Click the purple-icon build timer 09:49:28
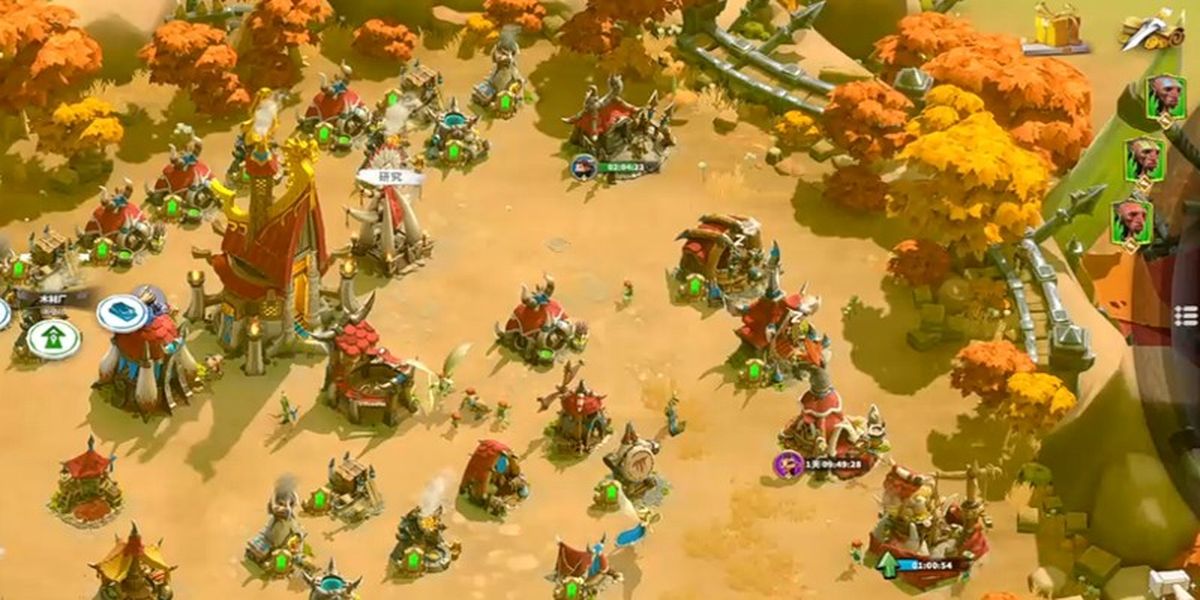The height and width of the screenshot is (600, 1200). pos(823,464)
